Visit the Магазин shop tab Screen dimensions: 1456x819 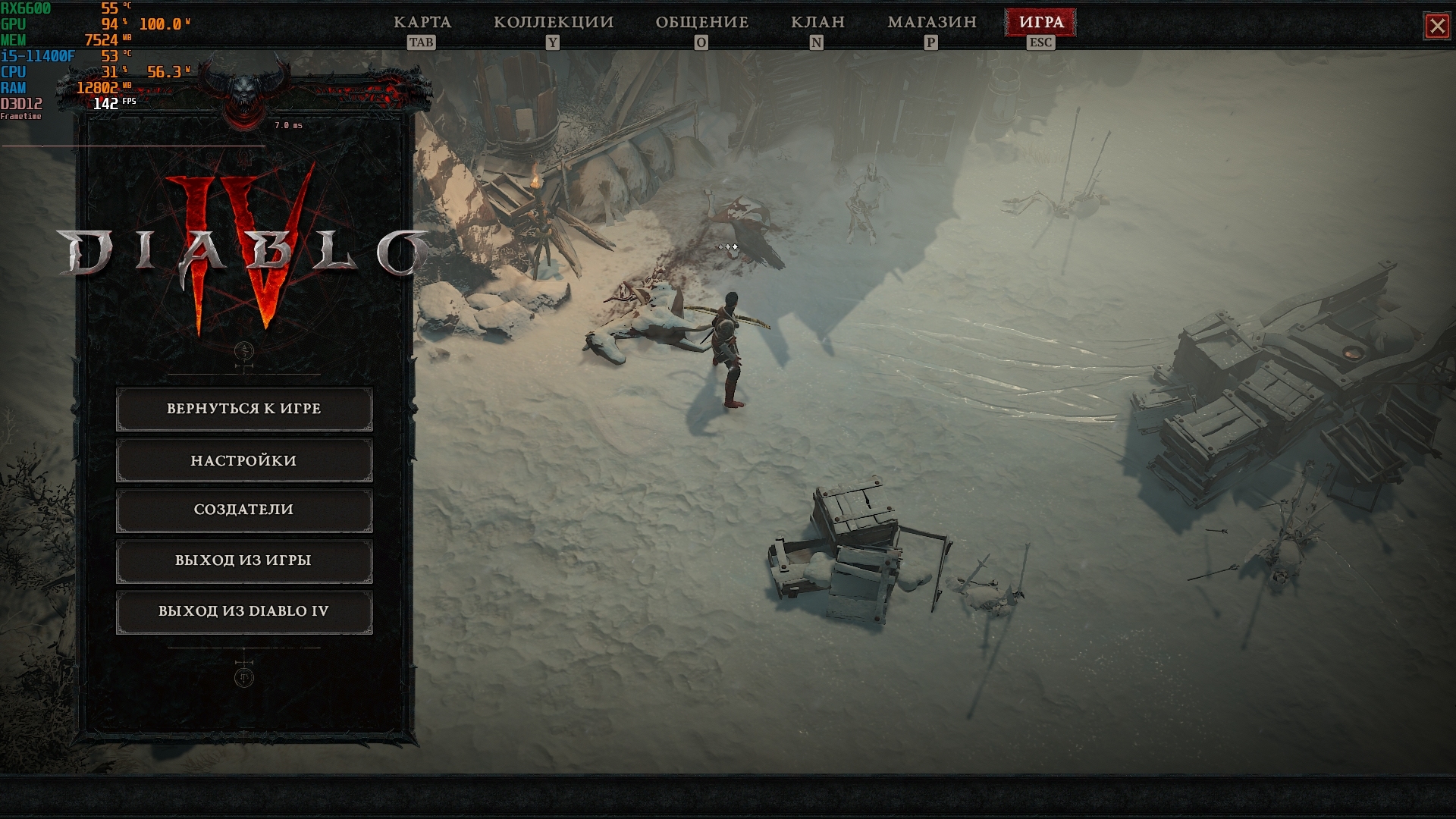932,23
